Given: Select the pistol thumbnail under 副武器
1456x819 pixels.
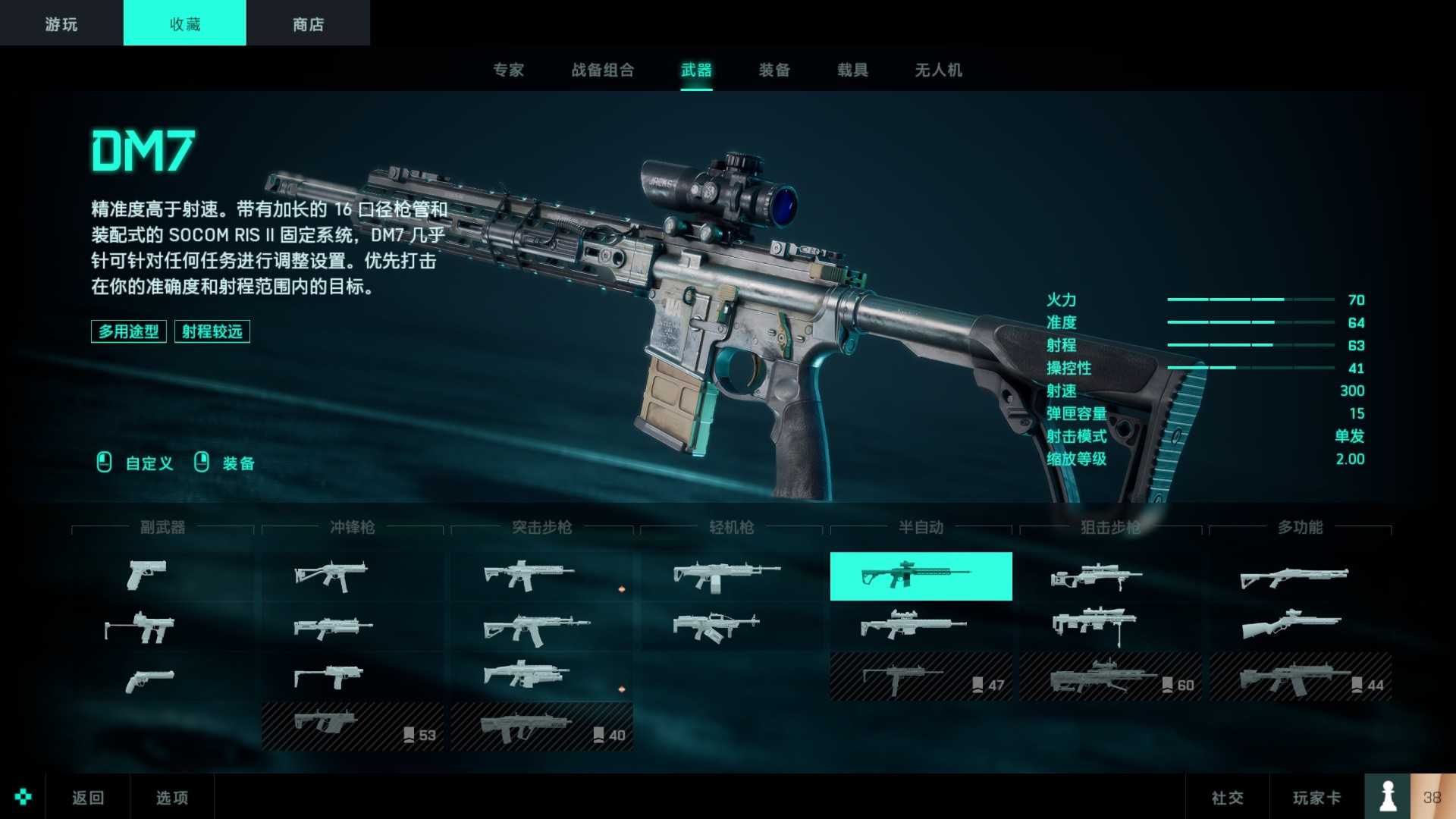Looking at the screenshot, I should (x=146, y=575).
